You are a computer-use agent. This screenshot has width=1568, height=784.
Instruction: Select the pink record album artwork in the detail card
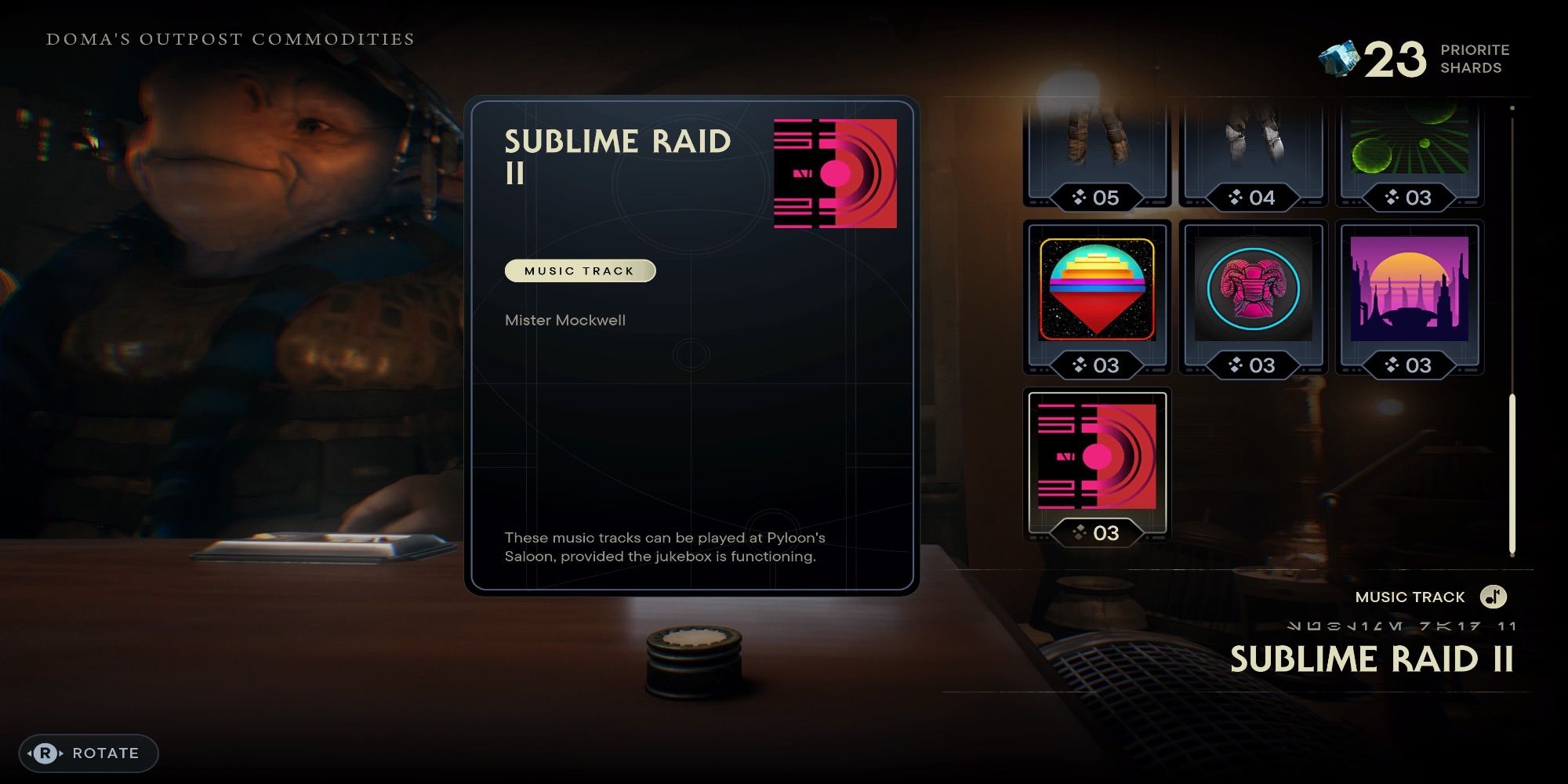click(x=833, y=174)
